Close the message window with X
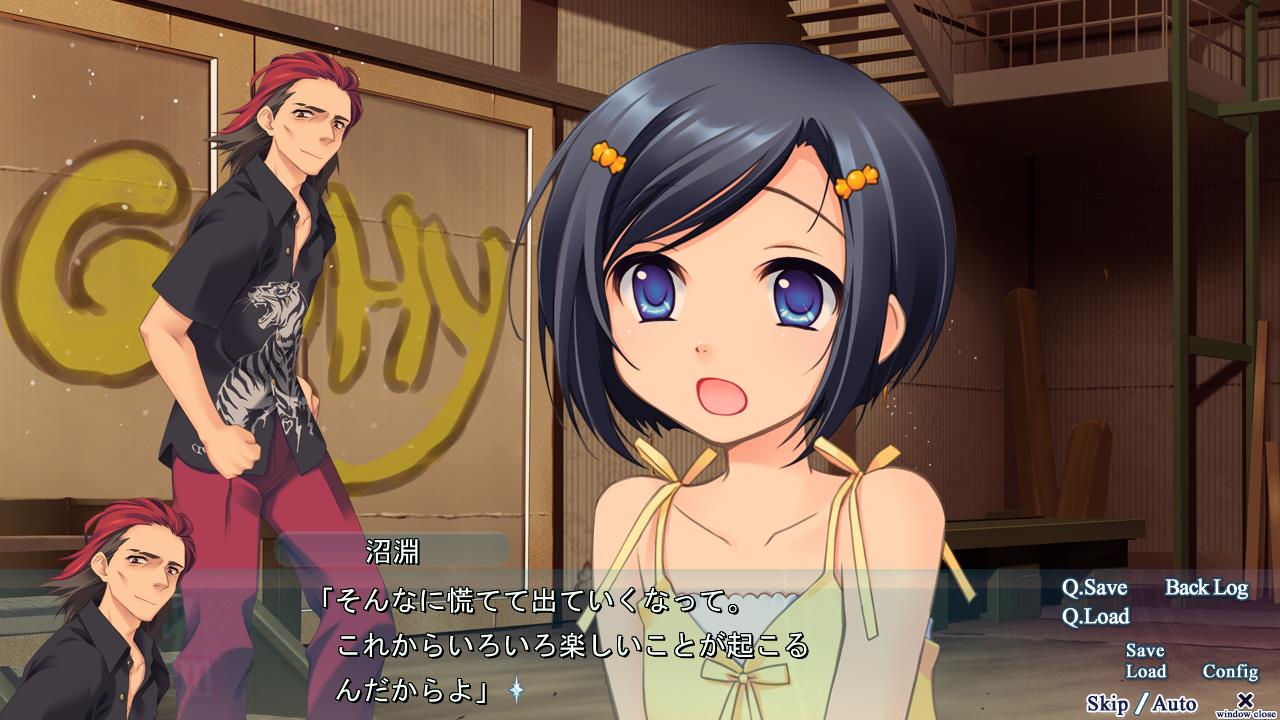Screen dimensions: 1280x720 tap(1245, 700)
